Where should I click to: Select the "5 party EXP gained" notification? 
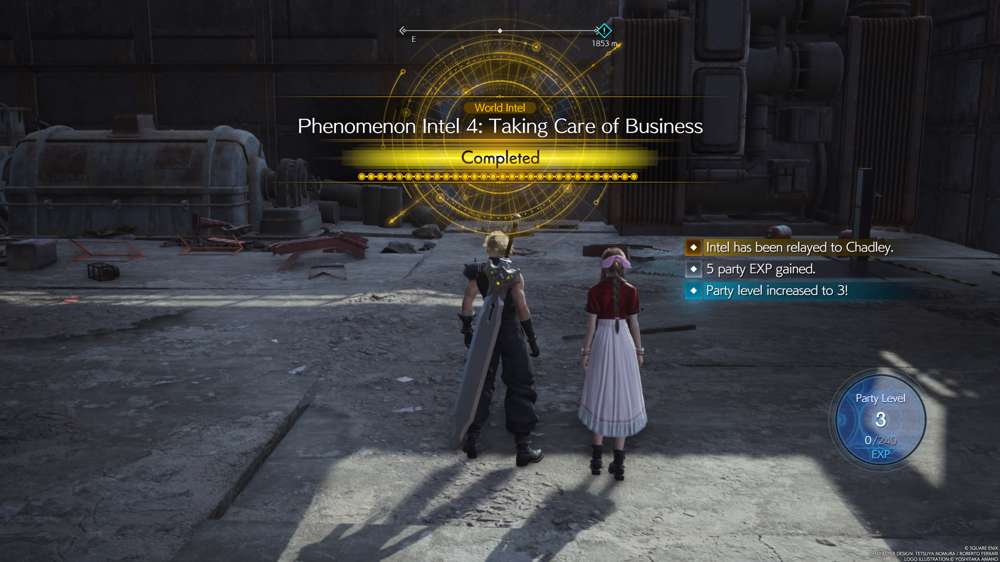pos(761,269)
